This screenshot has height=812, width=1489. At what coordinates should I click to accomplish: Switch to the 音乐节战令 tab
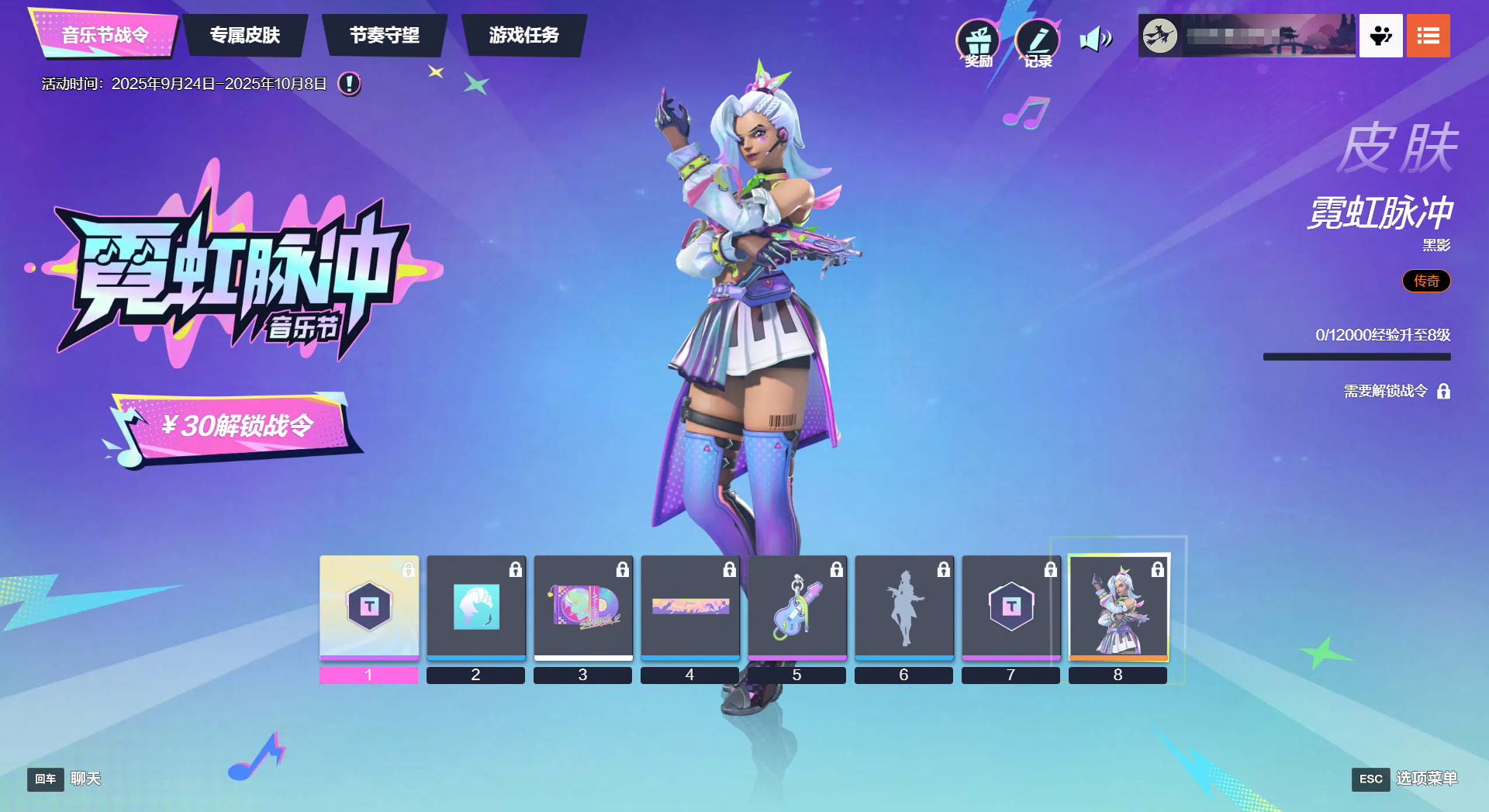[x=105, y=35]
